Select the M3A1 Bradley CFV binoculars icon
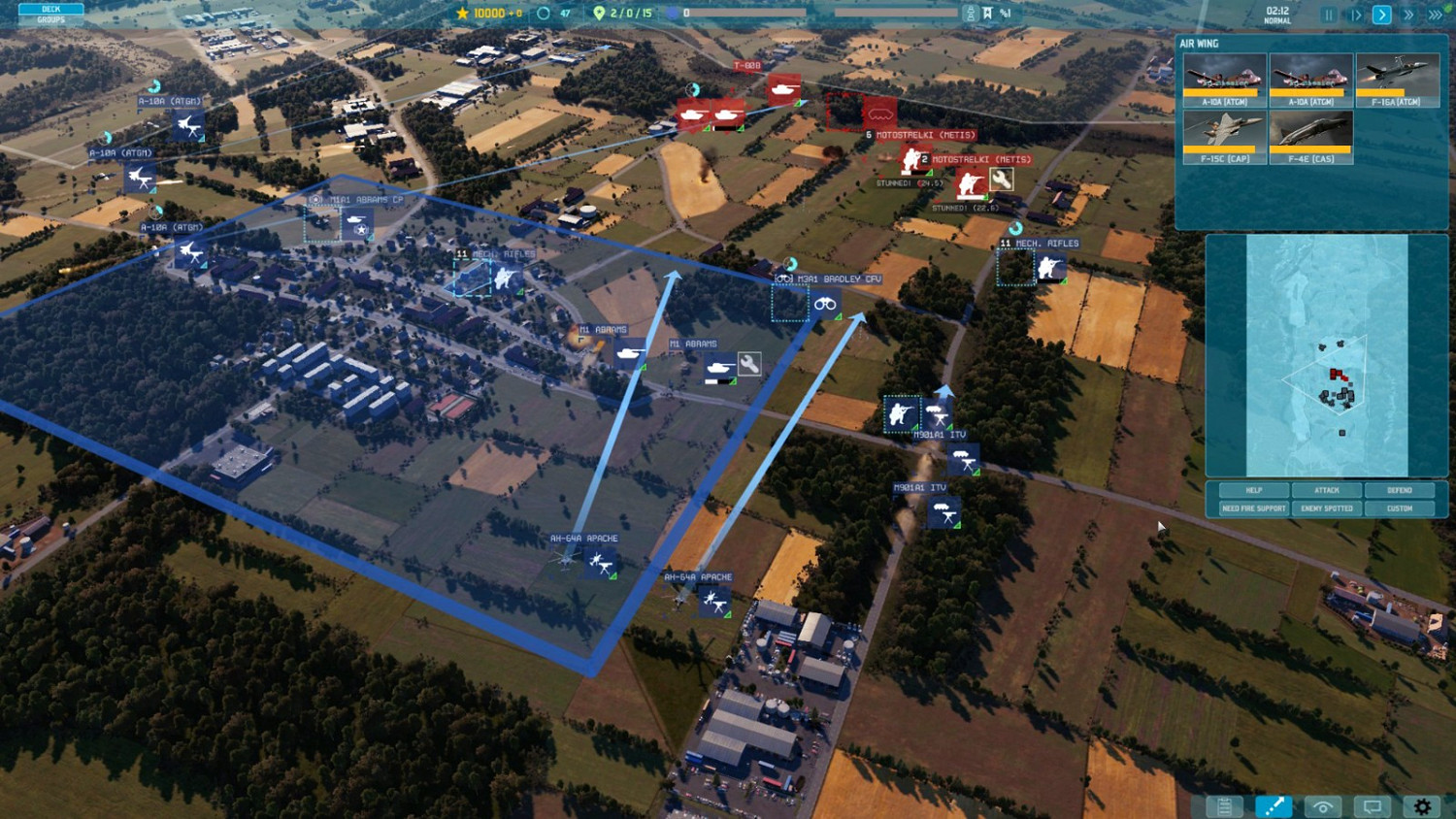The width and height of the screenshot is (1456, 819). click(827, 303)
